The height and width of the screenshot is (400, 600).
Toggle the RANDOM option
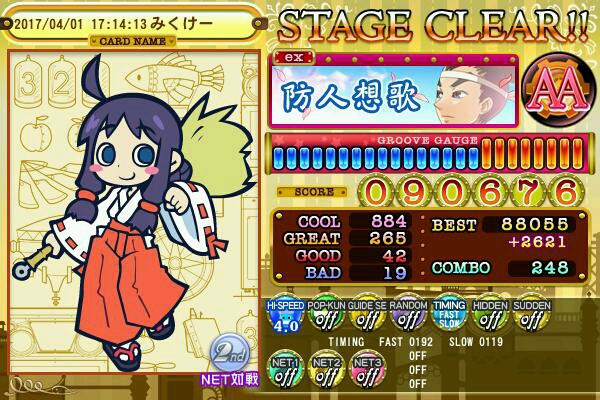coord(408,318)
